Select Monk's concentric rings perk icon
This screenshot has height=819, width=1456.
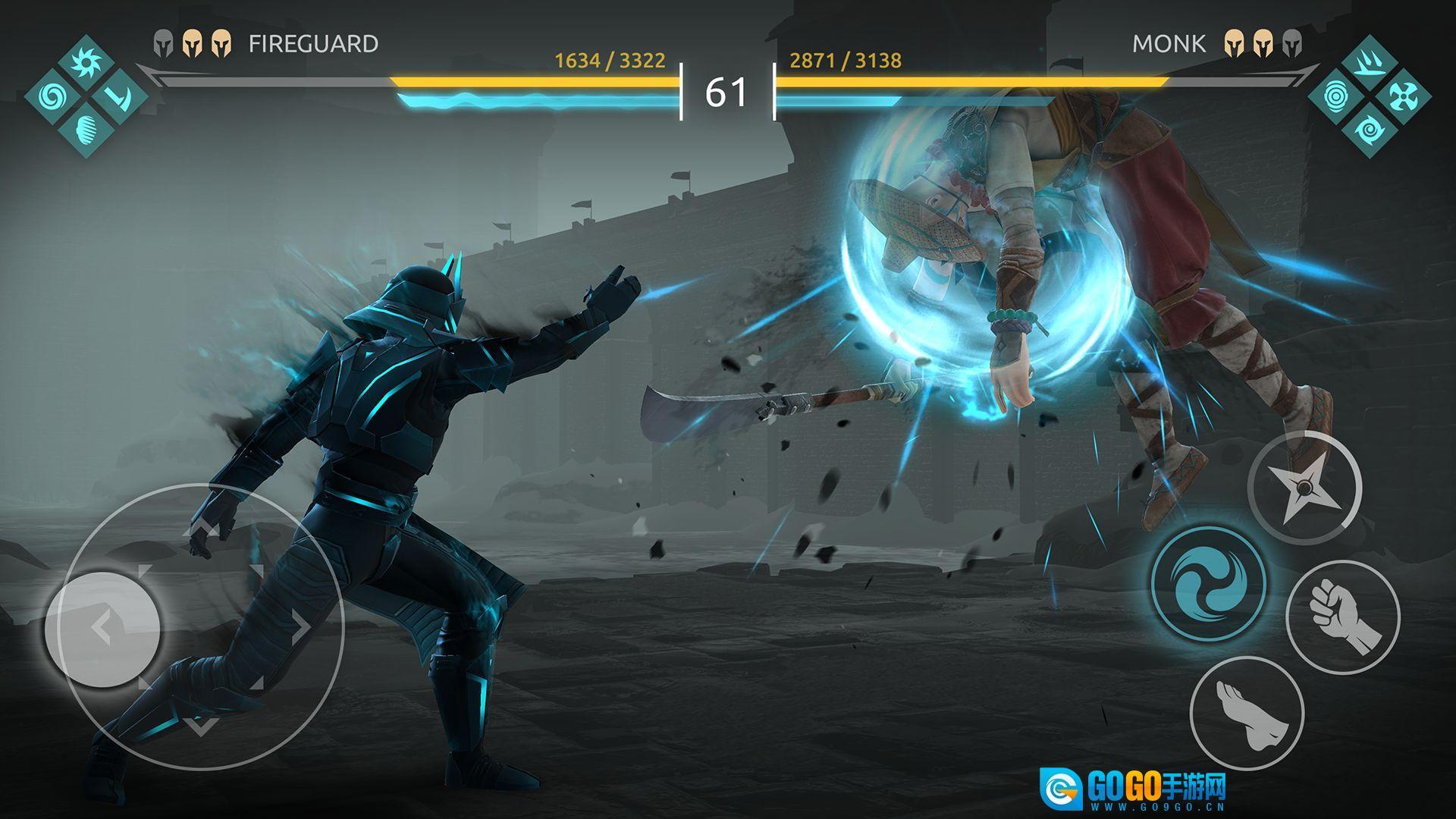click(x=1336, y=96)
